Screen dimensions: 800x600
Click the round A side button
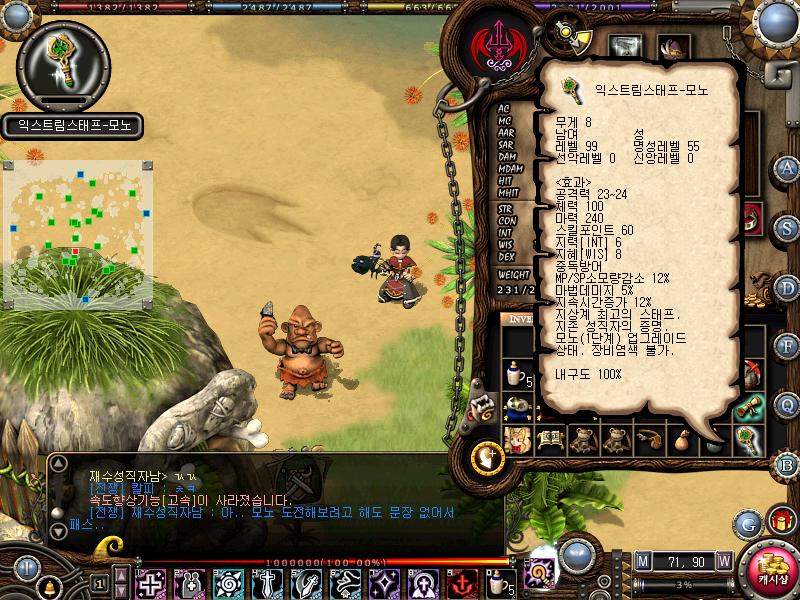click(x=788, y=167)
